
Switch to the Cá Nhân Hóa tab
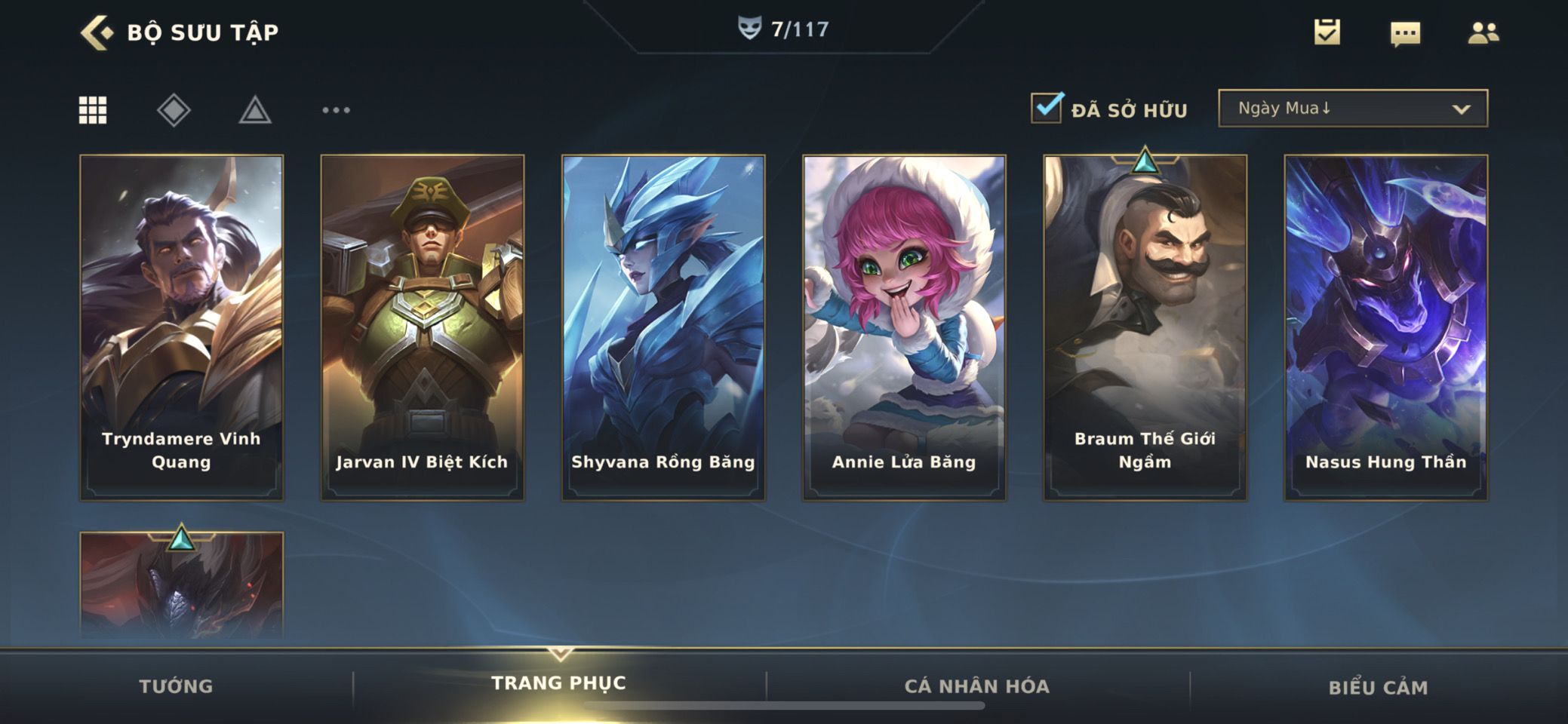click(x=976, y=686)
